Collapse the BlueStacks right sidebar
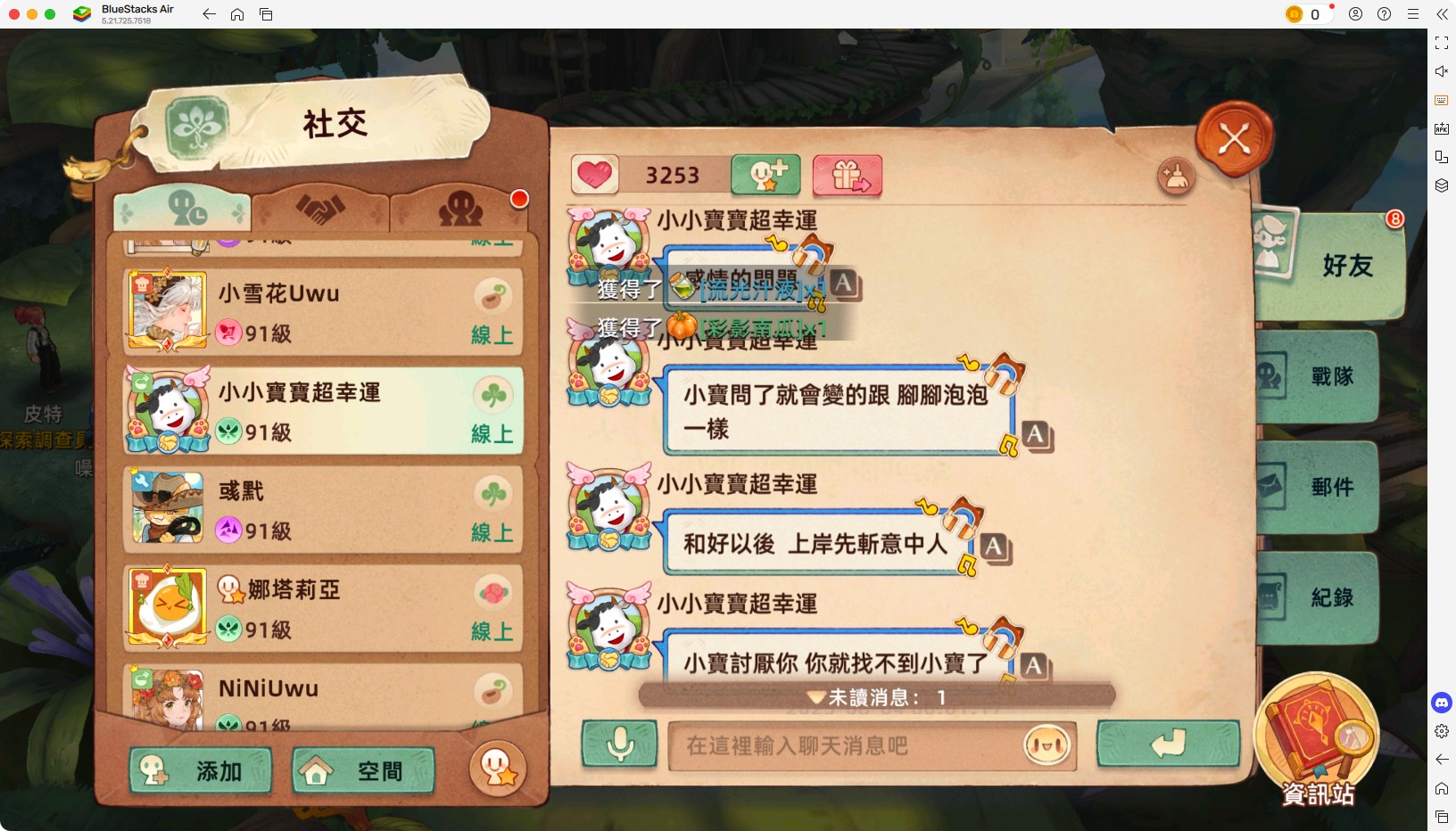This screenshot has height=831, width=1456. coord(1442,14)
